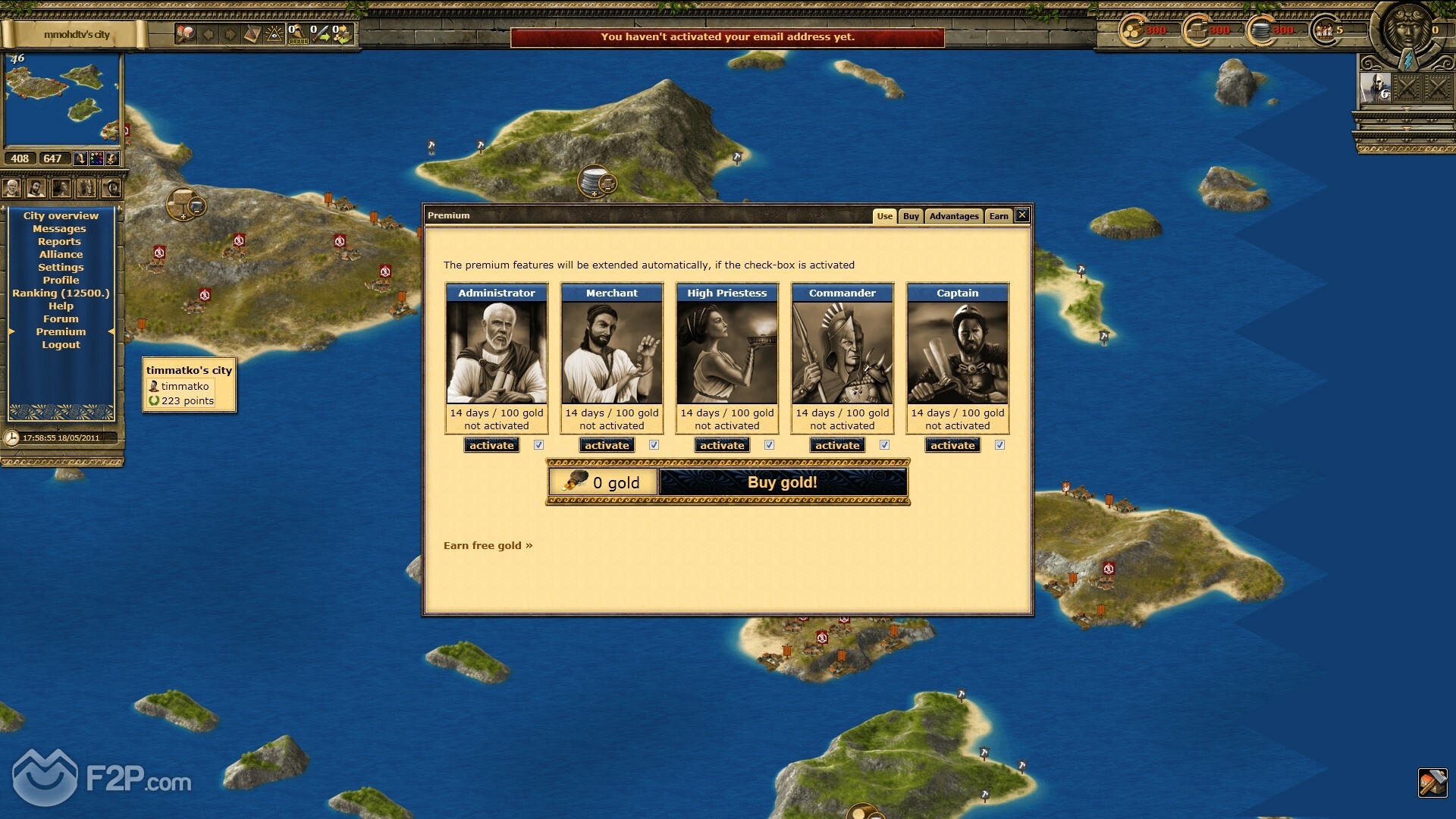Open the Alliance menu entry
The width and height of the screenshot is (1456, 819).
pos(61,255)
